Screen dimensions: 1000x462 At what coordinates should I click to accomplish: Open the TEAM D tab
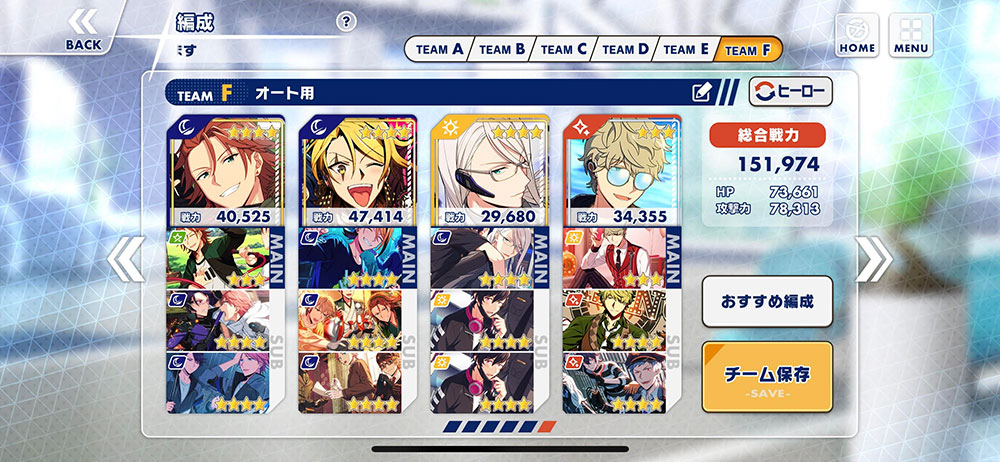(625, 49)
